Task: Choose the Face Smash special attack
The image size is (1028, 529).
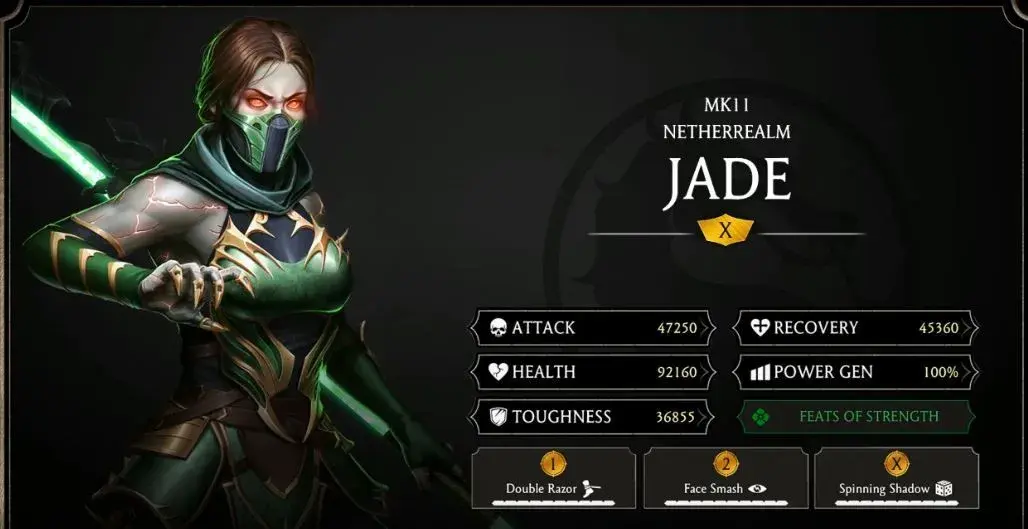Action: coord(726,478)
